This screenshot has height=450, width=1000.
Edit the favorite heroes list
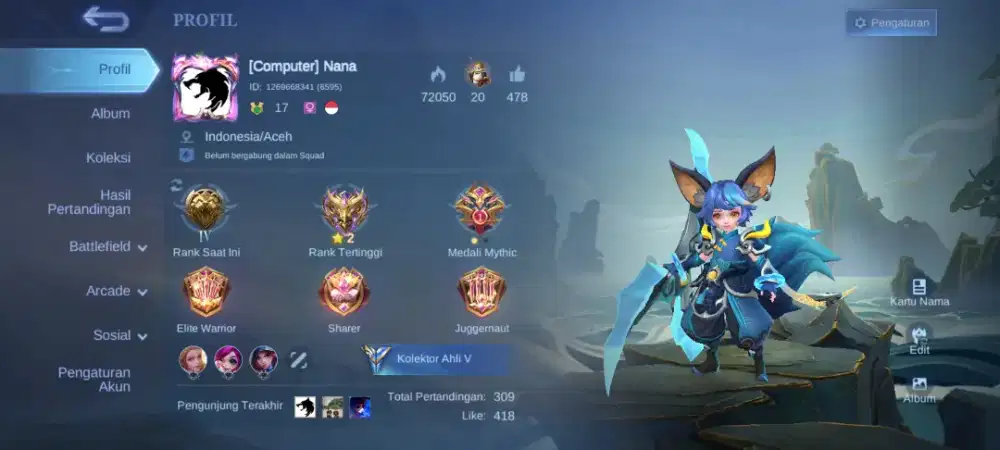coord(298,359)
